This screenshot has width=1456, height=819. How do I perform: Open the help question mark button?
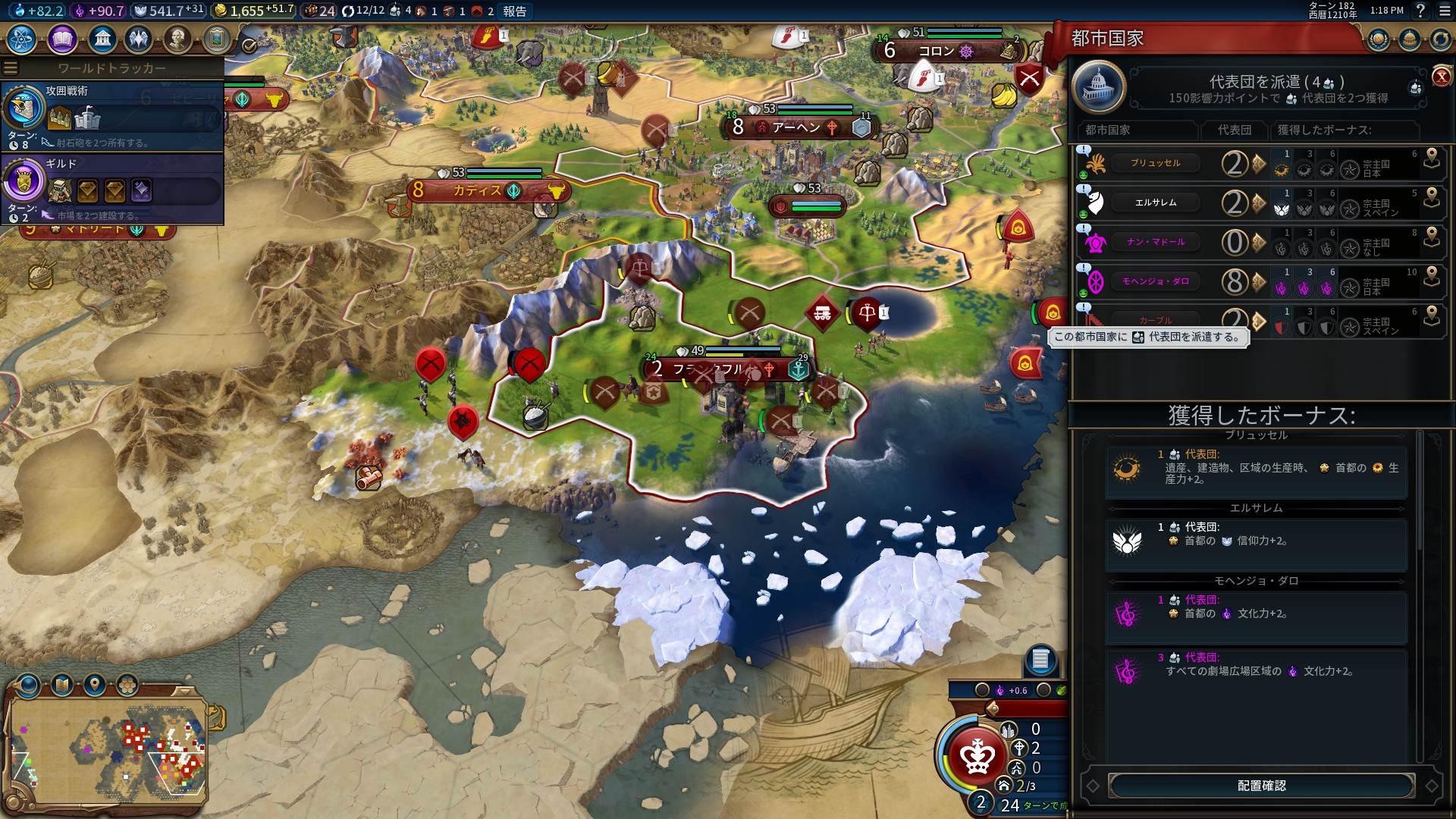[x=1420, y=11]
